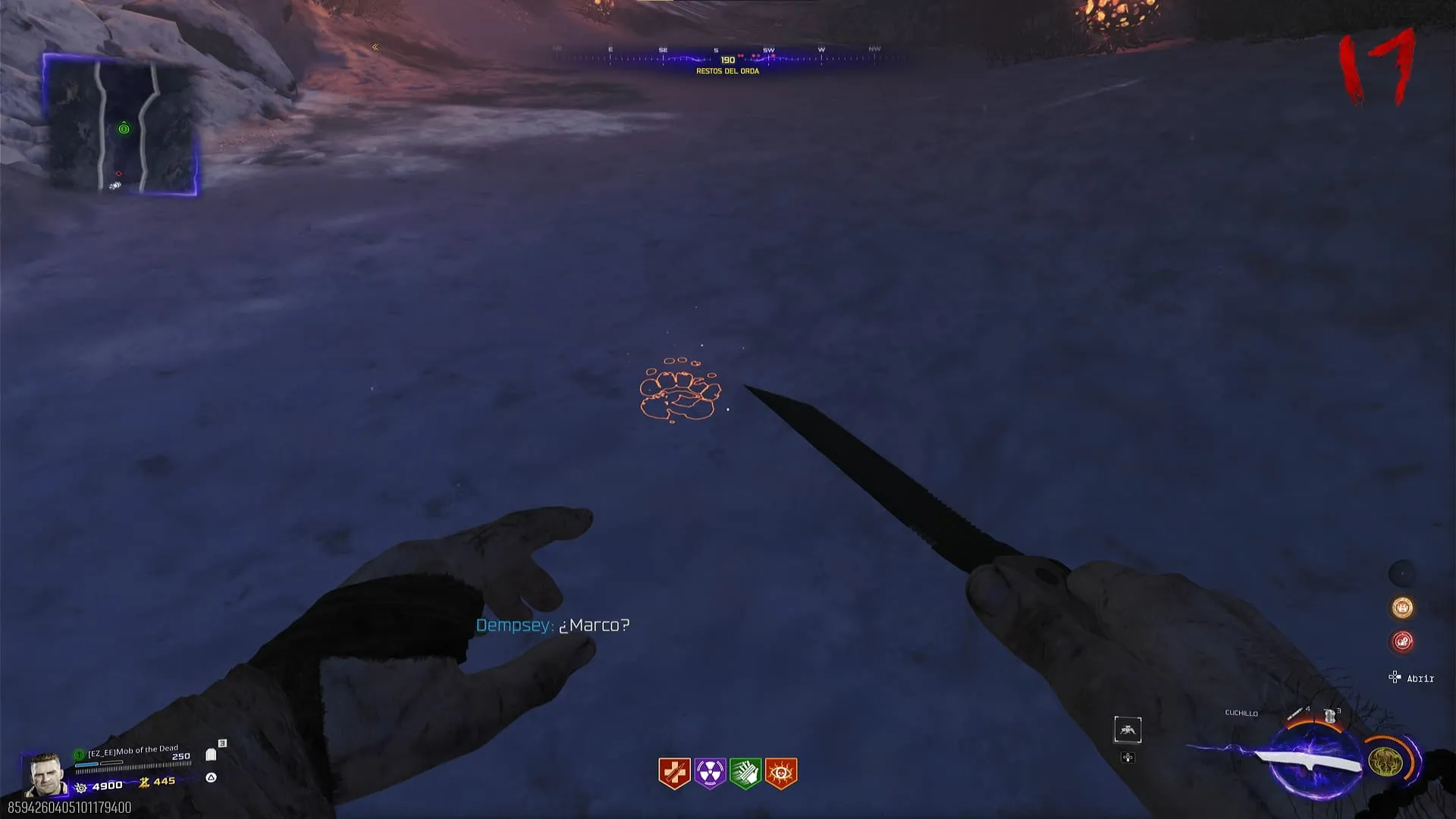1456x819 pixels.
Task: Click the orange circular gobblegum icon
Action: point(1402,607)
